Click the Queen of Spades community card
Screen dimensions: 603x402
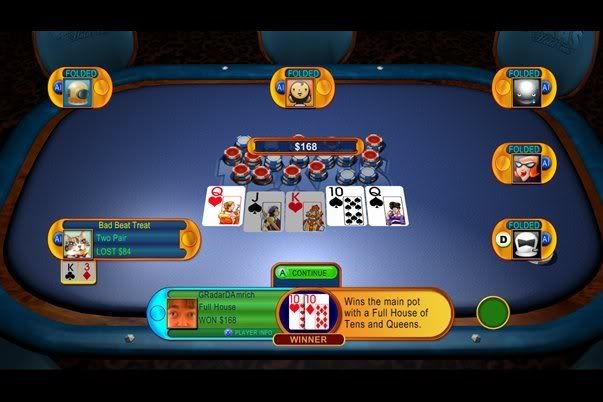click(386, 207)
